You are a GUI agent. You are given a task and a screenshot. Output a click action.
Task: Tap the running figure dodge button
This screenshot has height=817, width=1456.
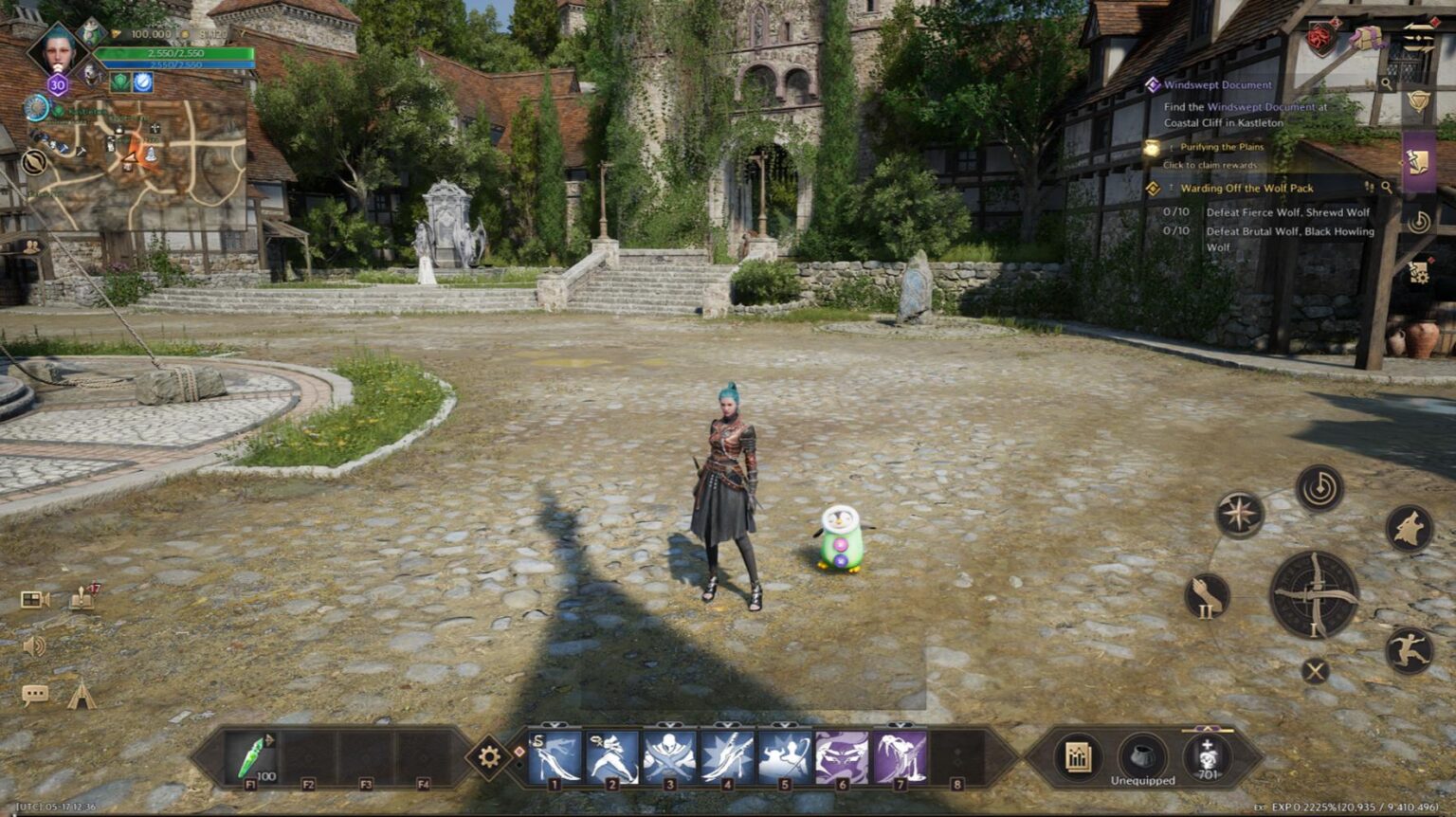(1410, 651)
